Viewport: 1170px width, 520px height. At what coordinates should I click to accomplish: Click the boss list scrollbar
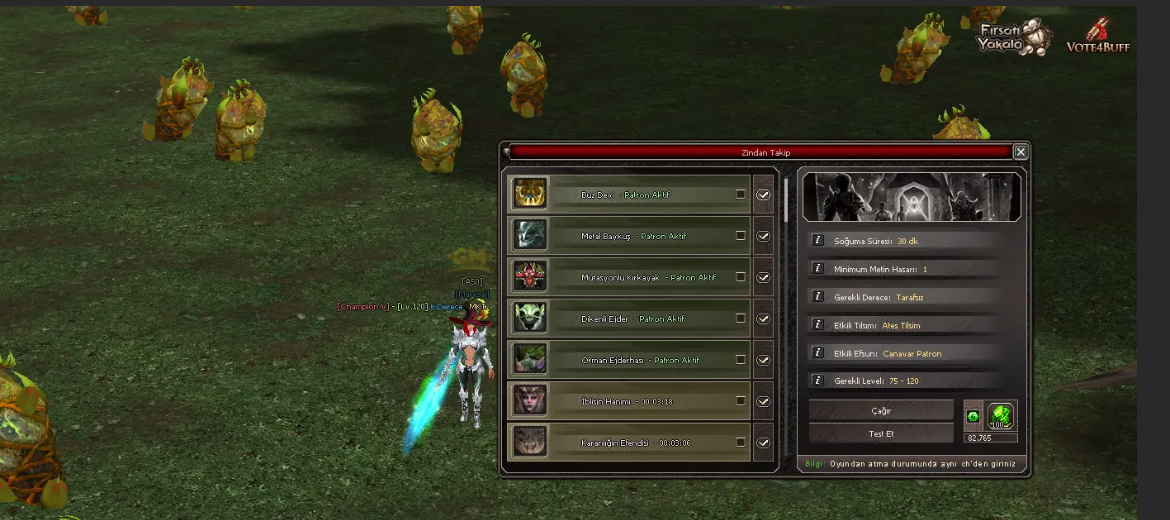(786, 200)
